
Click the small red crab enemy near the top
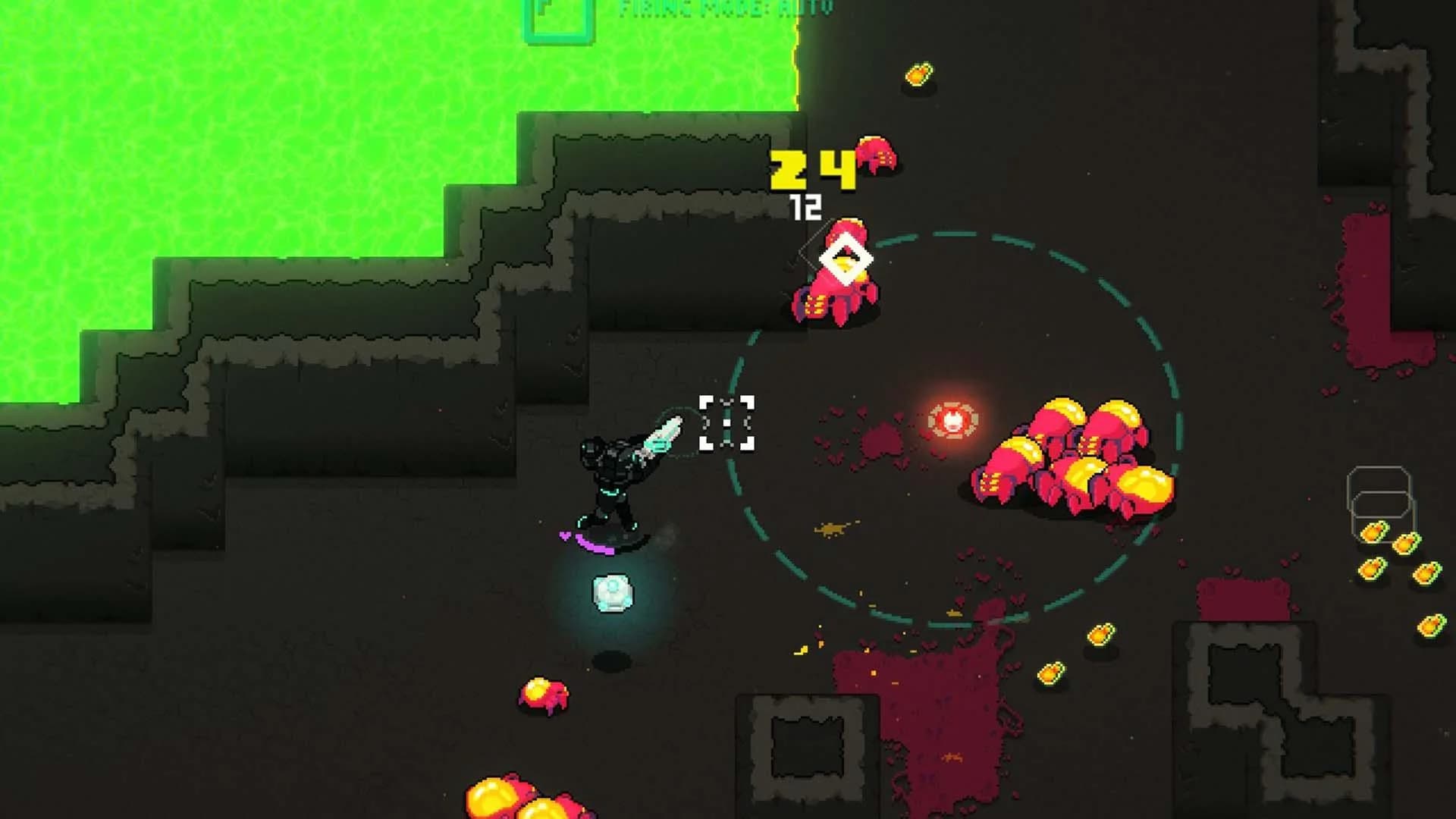(x=877, y=155)
